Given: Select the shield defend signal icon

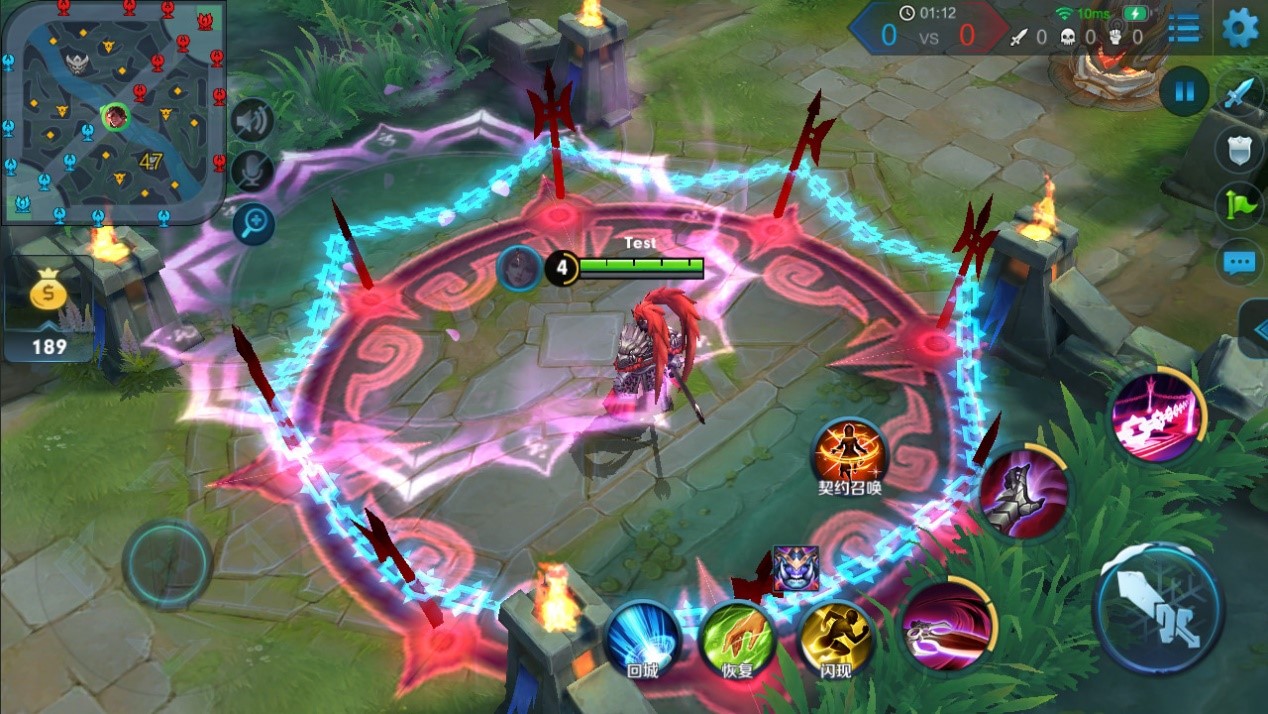Looking at the screenshot, I should (1238, 150).
